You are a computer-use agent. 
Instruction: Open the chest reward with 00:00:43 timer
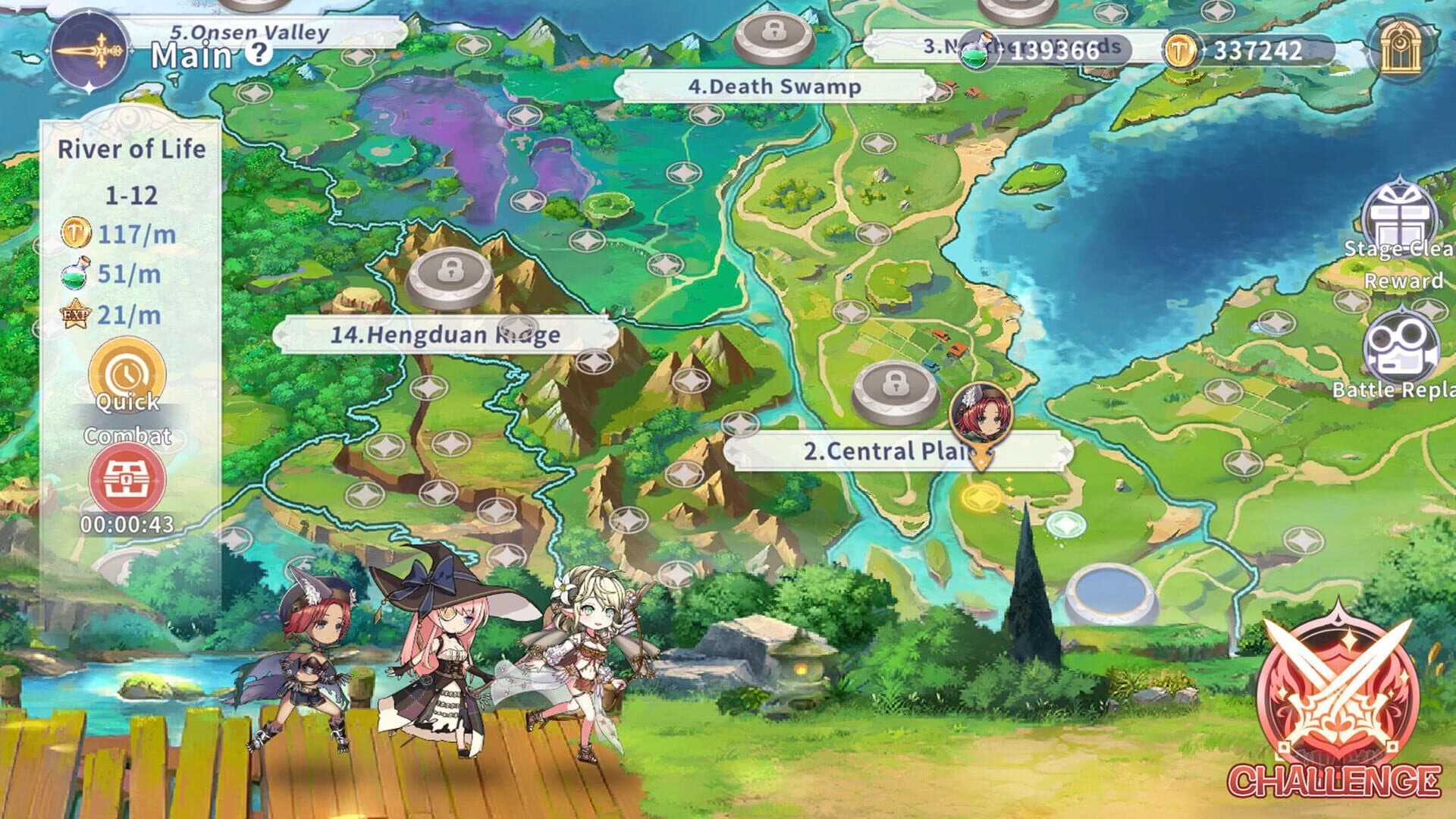coord(127,478)
